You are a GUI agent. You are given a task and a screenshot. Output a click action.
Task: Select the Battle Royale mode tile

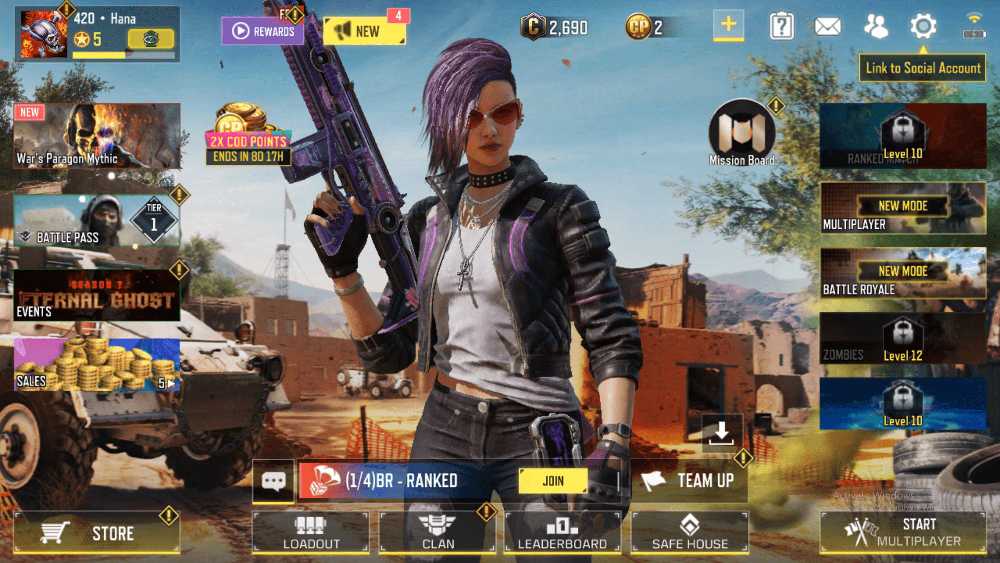tap(903, 277)
